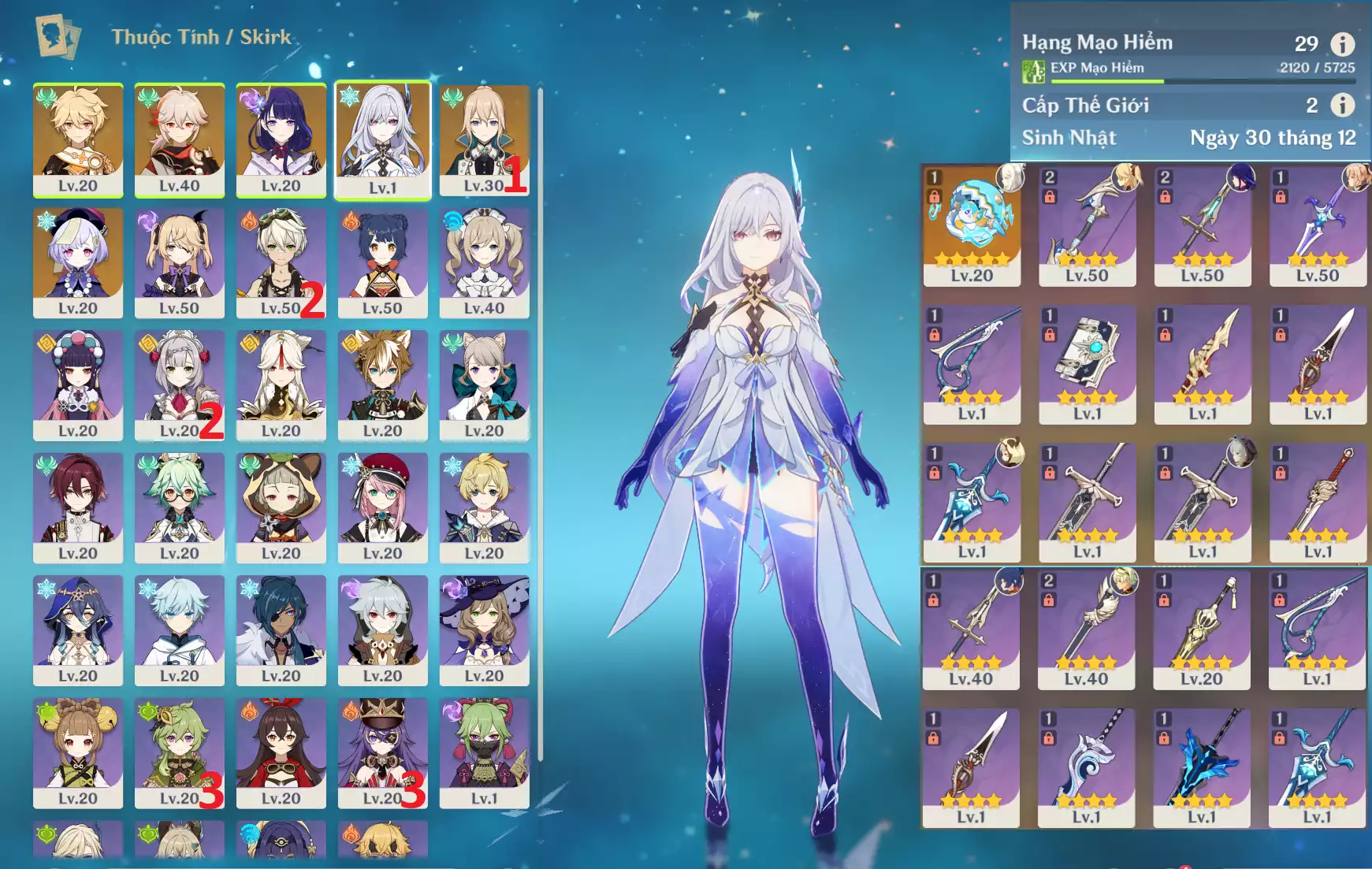The height and width of the screenshot is (869, 1372).
Task: Pick Sucrose with green hair and glasses
Action: (x=179, y=507)
